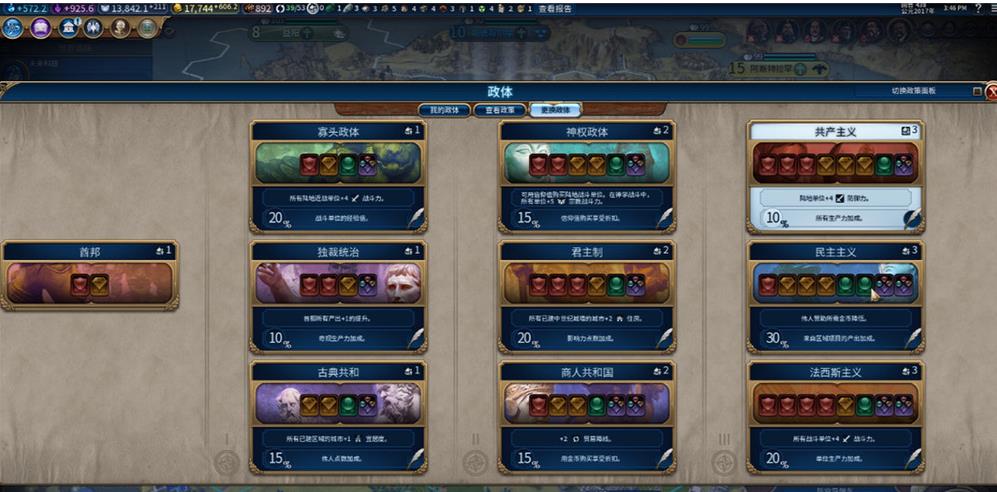Switch to the 我的政体 tab
Image resolution: width=997 pixels, height=492 pixels.
point(442,109)
